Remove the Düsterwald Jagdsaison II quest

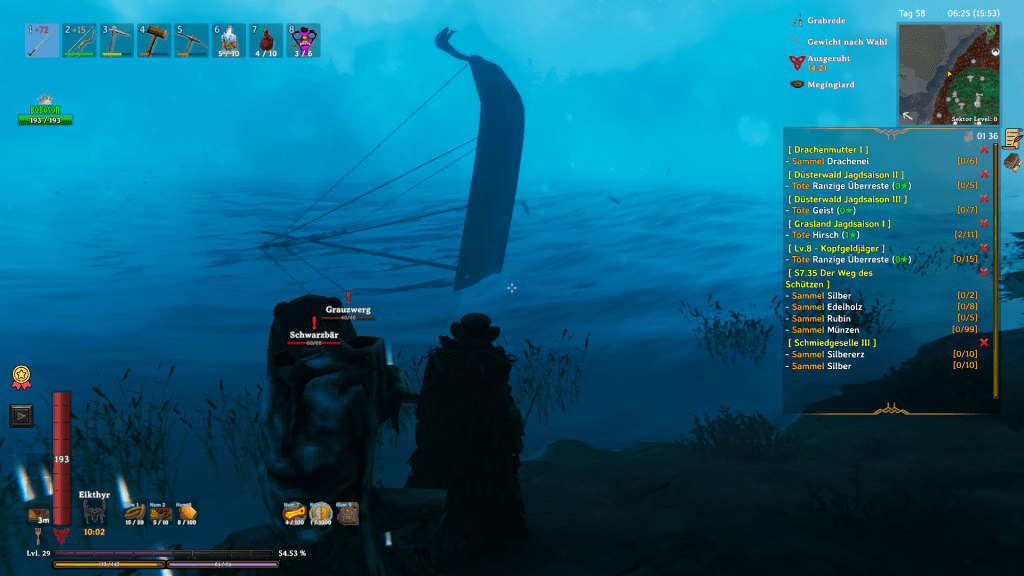(x=984, y=174)
